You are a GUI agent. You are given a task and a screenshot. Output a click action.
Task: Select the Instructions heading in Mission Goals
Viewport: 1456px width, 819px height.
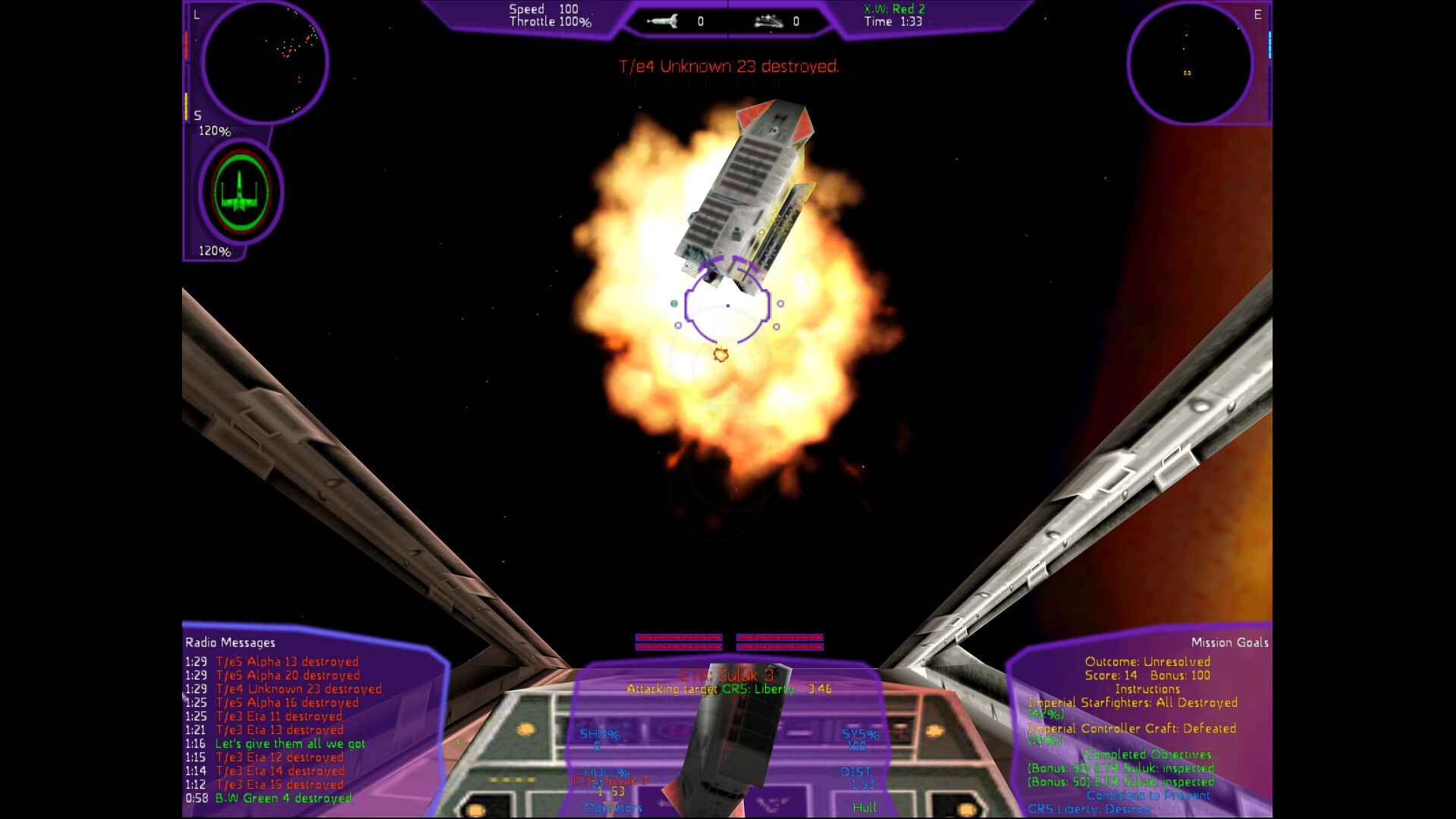click(1147, 689)
